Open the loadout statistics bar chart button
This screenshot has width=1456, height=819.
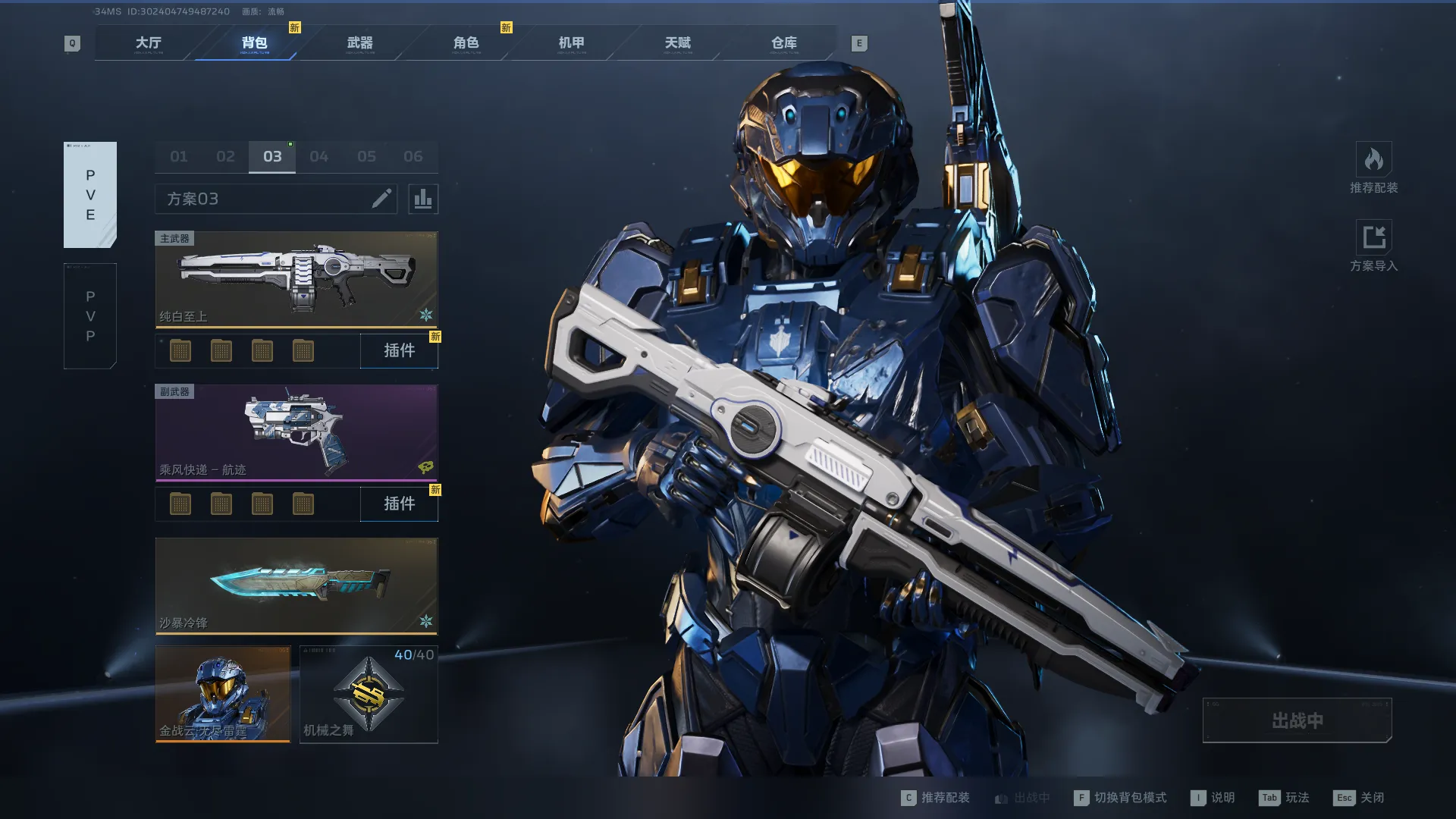tap(423, 199)
